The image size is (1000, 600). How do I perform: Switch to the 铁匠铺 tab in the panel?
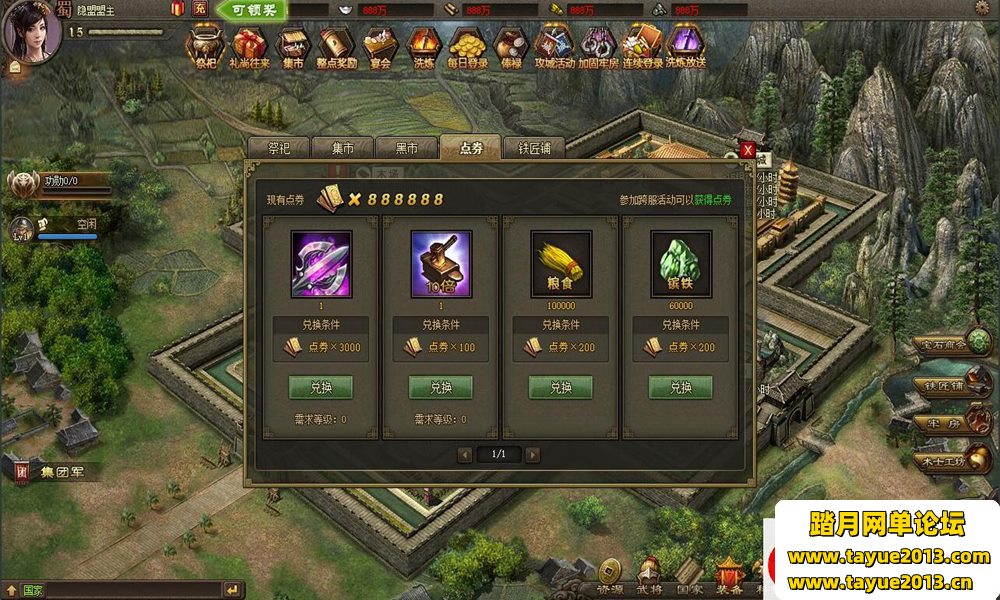click(533, 148)
